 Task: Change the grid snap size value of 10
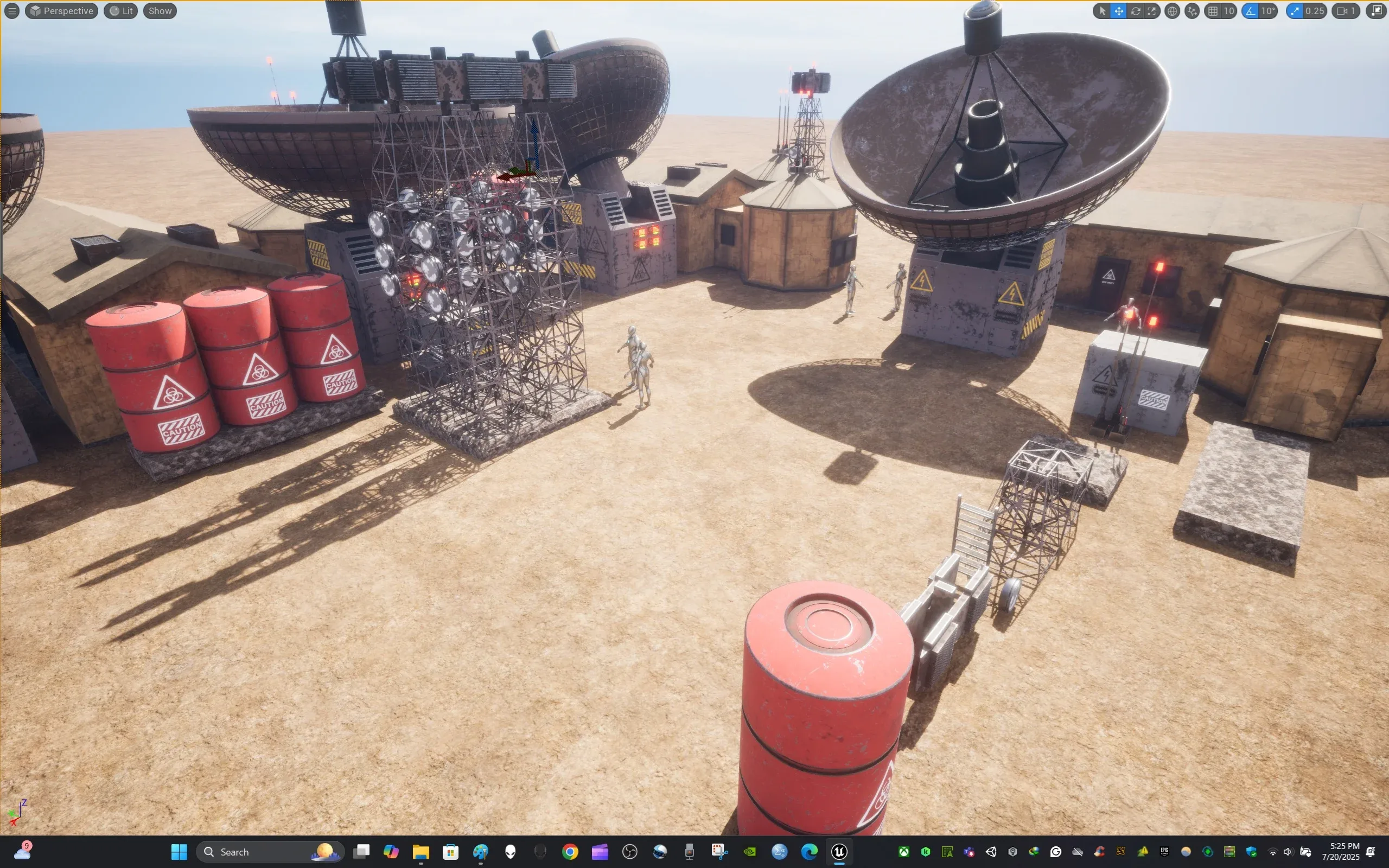1229,11
